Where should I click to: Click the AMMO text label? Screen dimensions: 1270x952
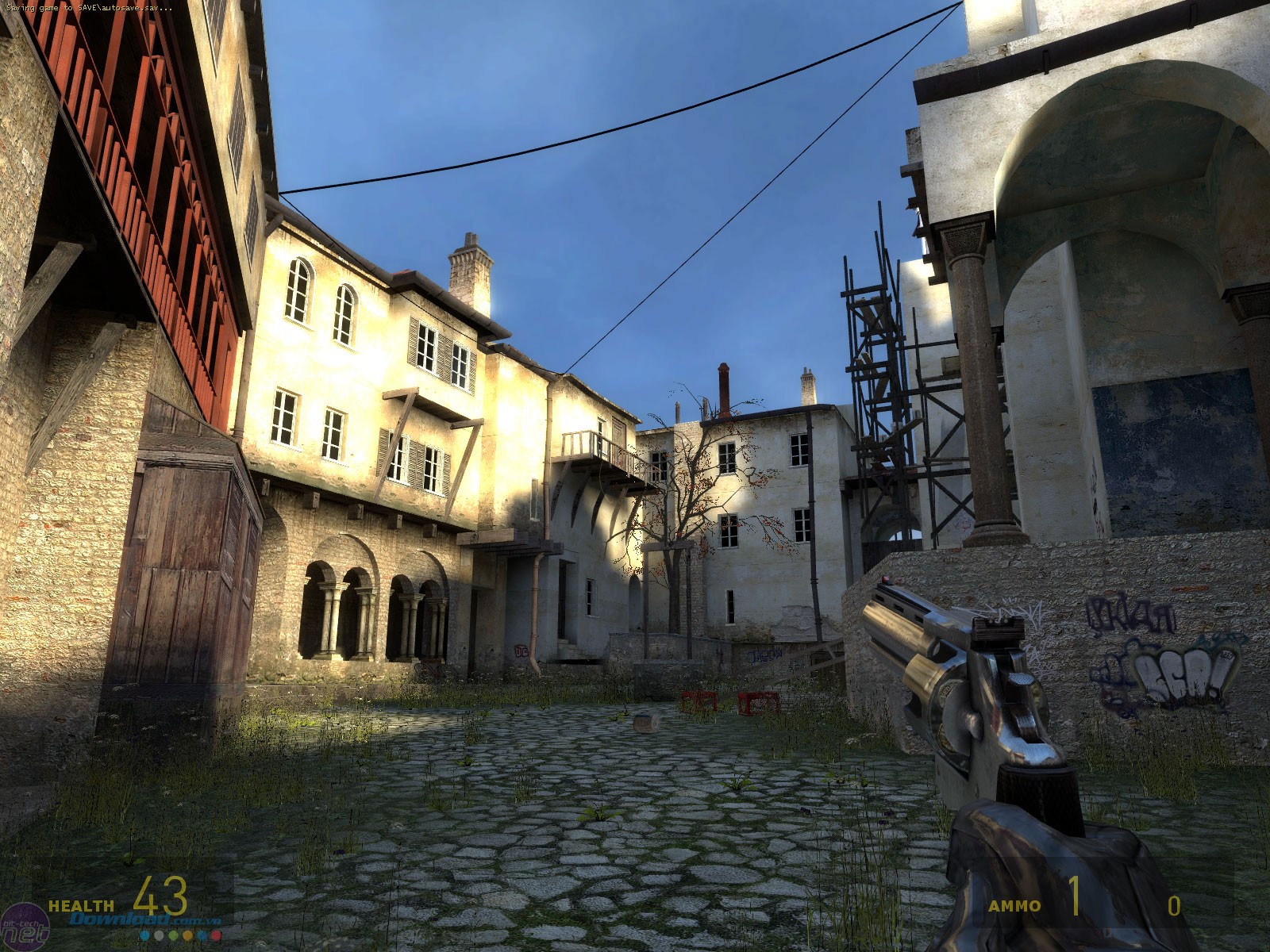tap(1016, 908)
